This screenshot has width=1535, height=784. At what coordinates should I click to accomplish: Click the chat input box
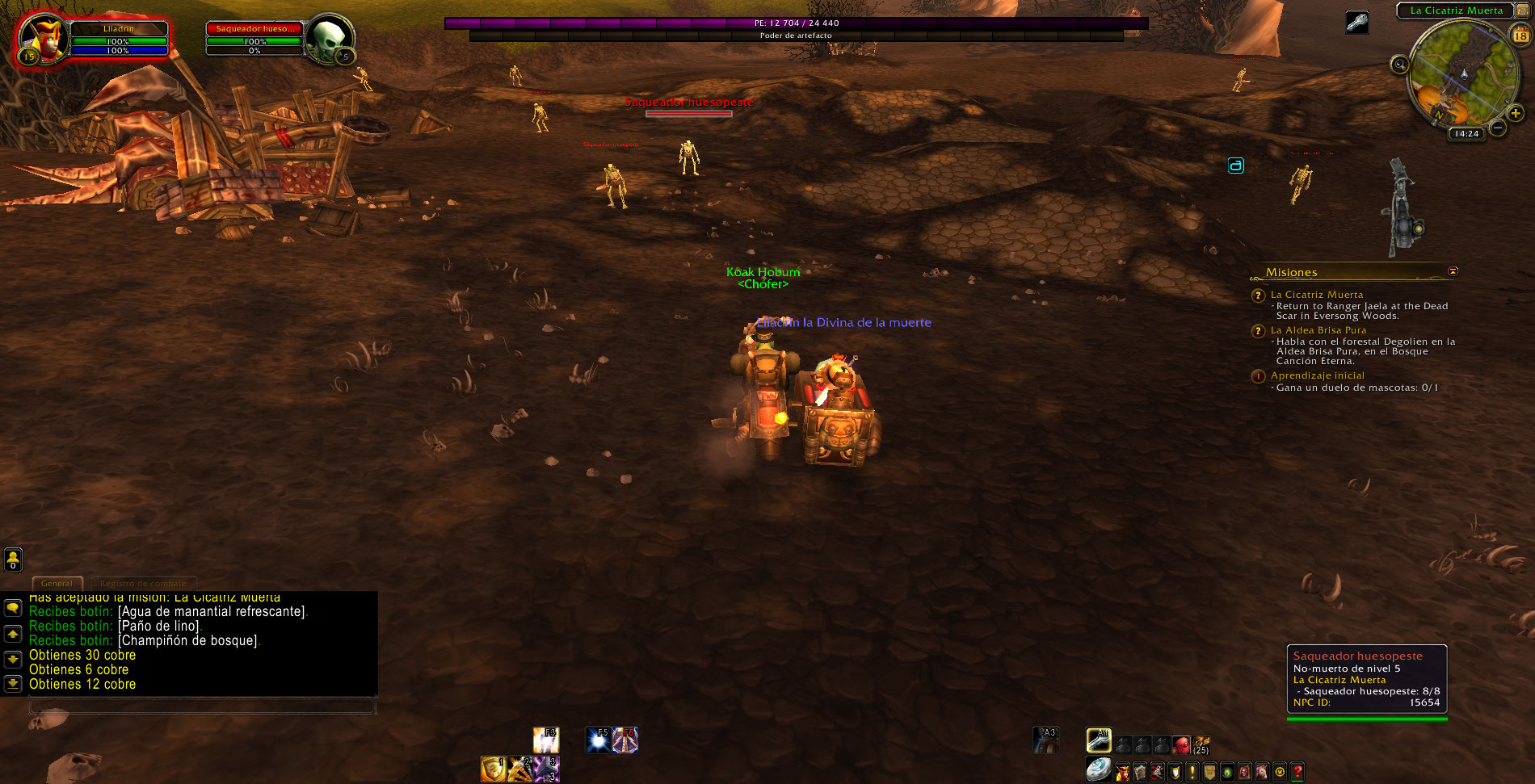202,706
